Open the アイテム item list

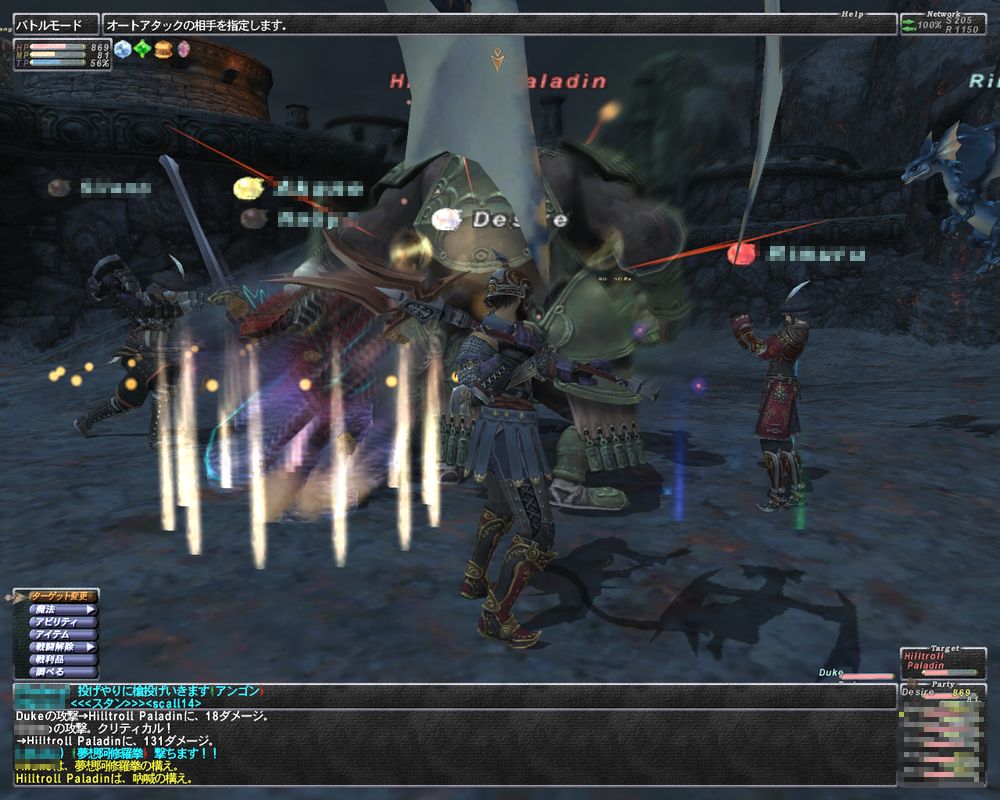pos(62,634)
